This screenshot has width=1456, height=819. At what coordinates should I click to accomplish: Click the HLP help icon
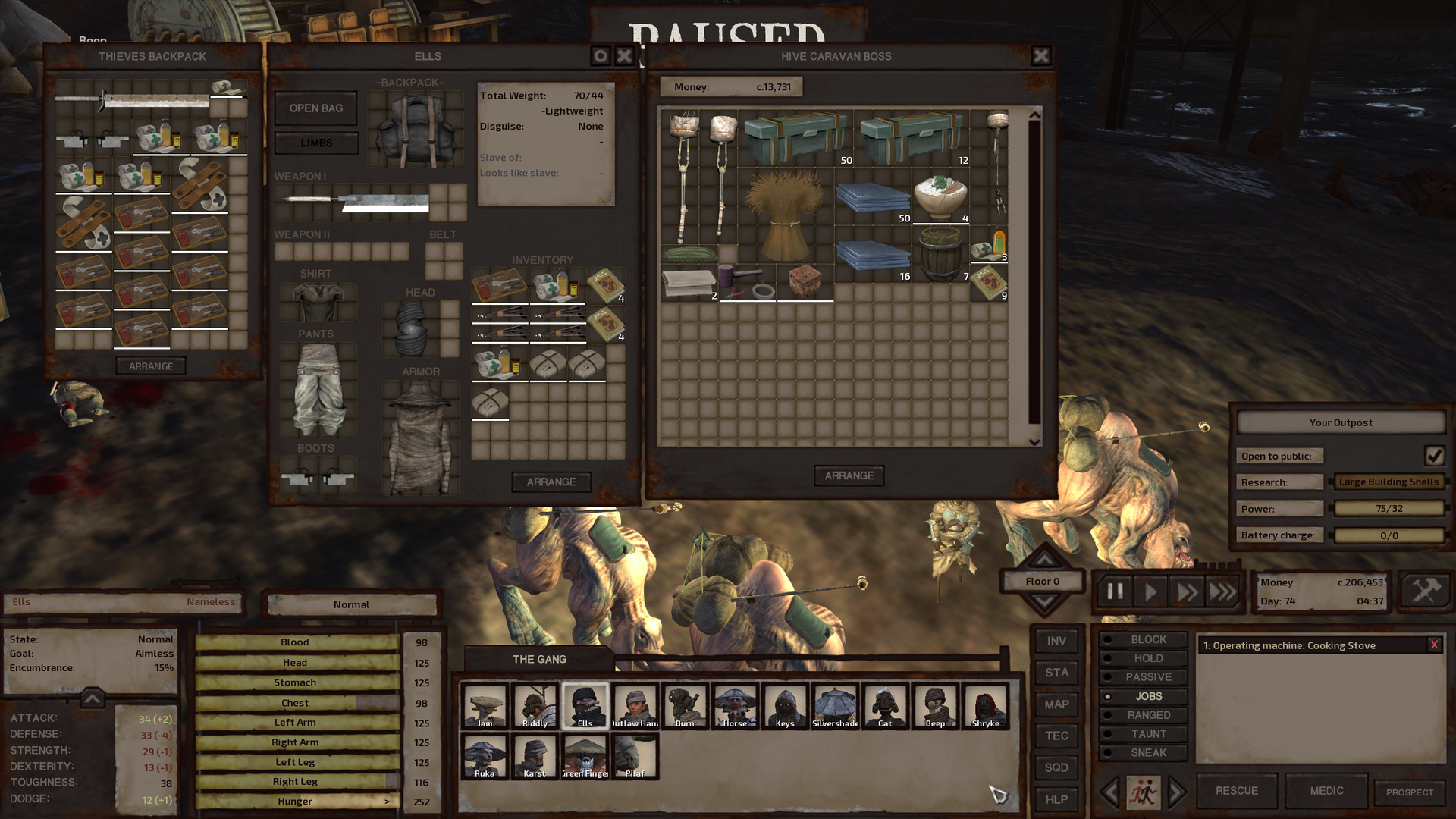pyautogui.click(x=1056, y=799)
